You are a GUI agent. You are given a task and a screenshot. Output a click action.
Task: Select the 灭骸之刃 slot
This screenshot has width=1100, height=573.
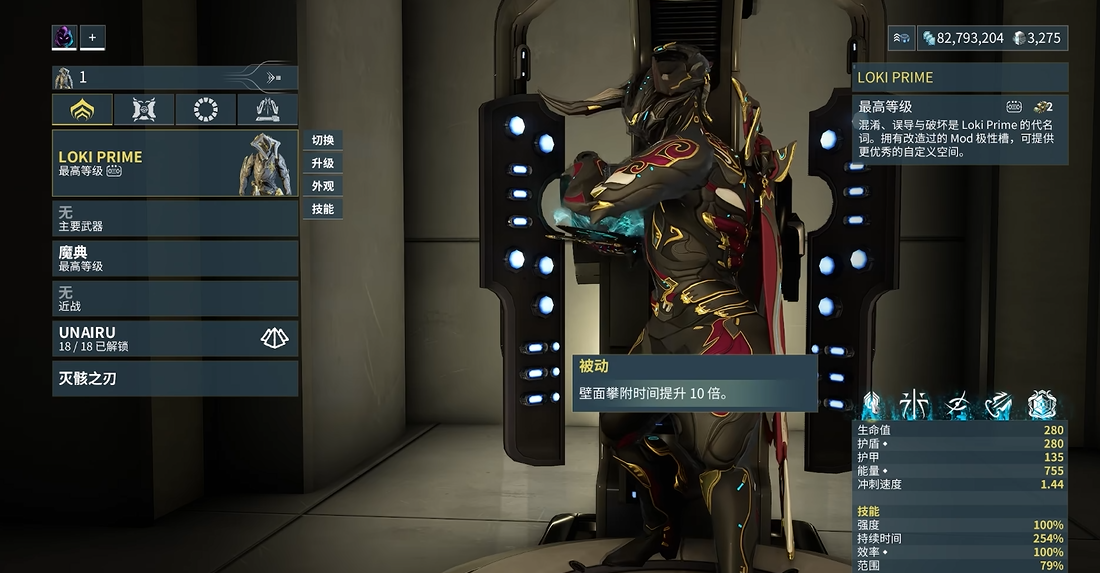(175, 379)
